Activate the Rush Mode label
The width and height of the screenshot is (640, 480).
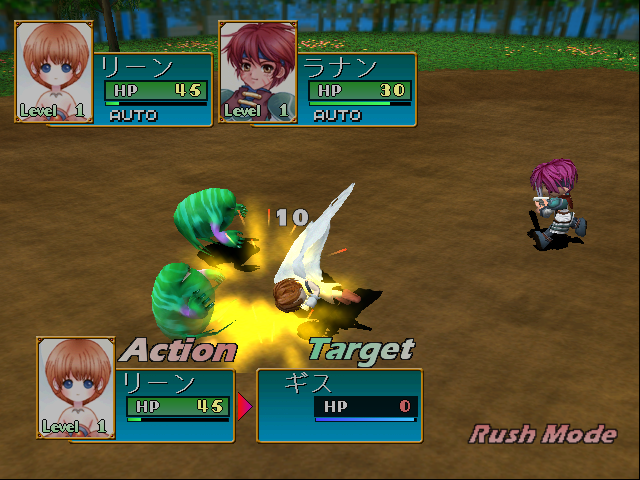543,434
